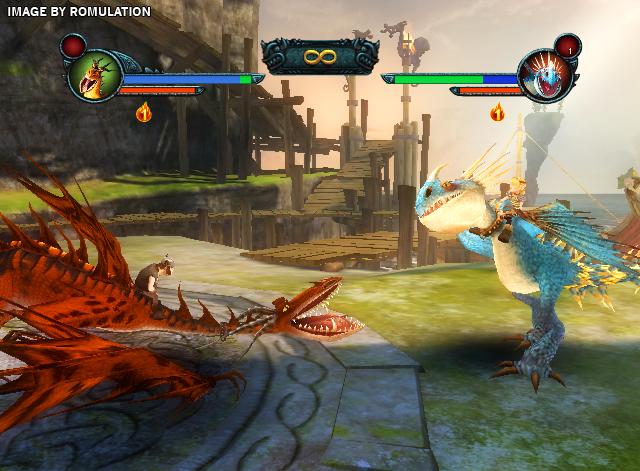Select the flame icon below the blue dragon's bars
640x471 pixels.
coord(497,112)
